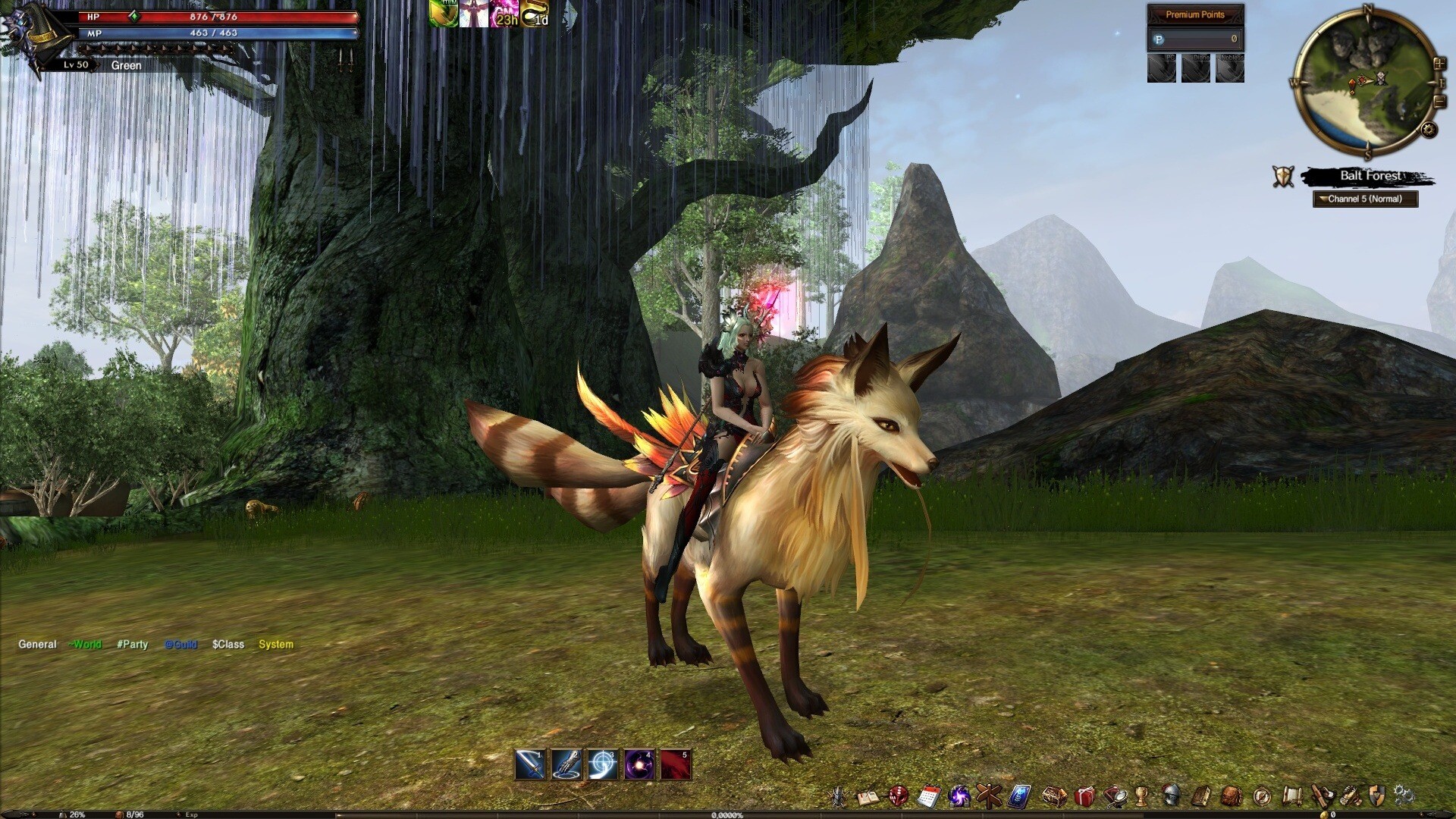Image resolution: width=1456 pixels, height=819 pixels.
Task: Toggle the Dione button under Premium Points
Action: 1196,67
